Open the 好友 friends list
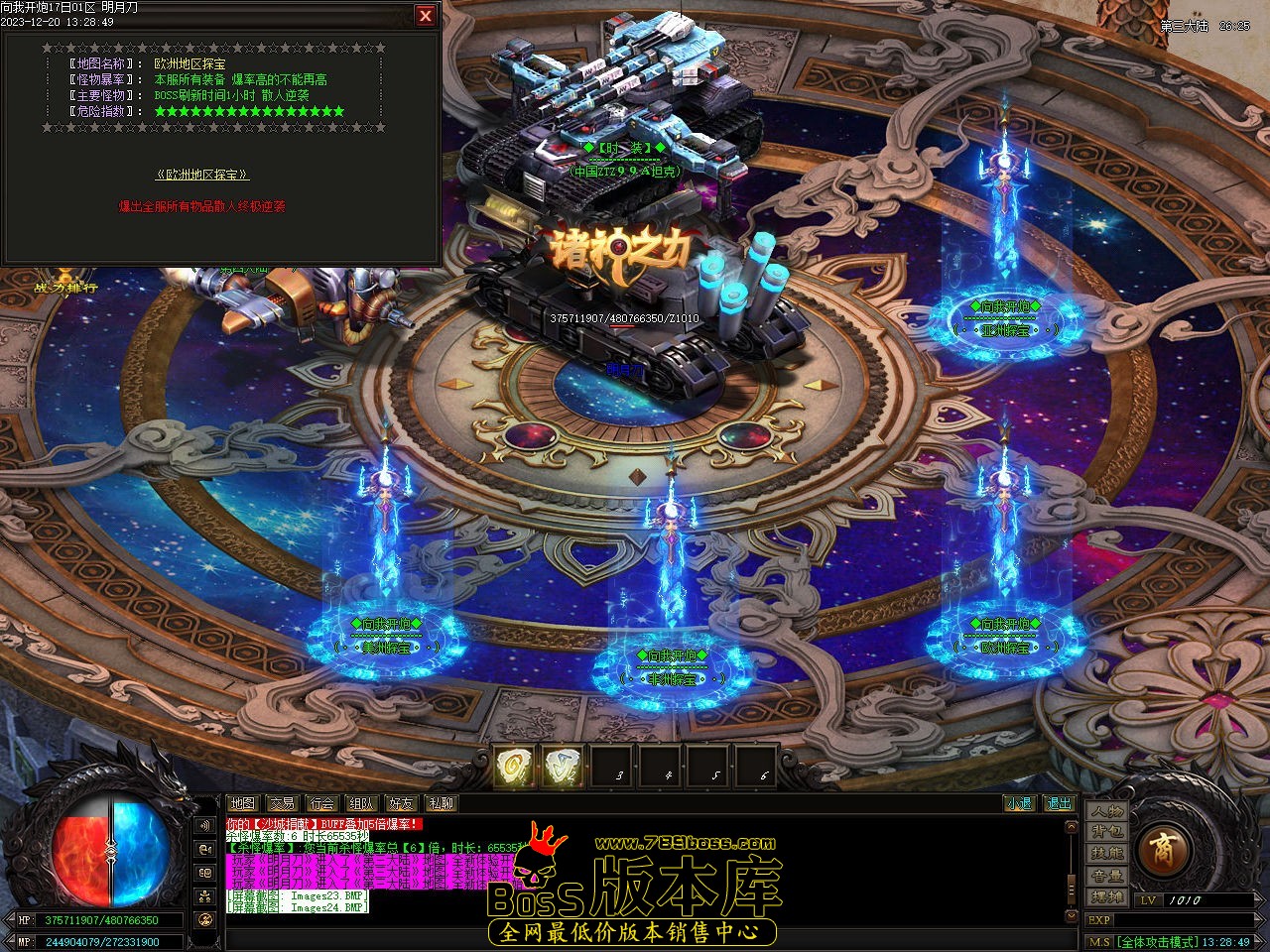The width and height of the screenshot is (1270, 952). click(x=401, y=803)
